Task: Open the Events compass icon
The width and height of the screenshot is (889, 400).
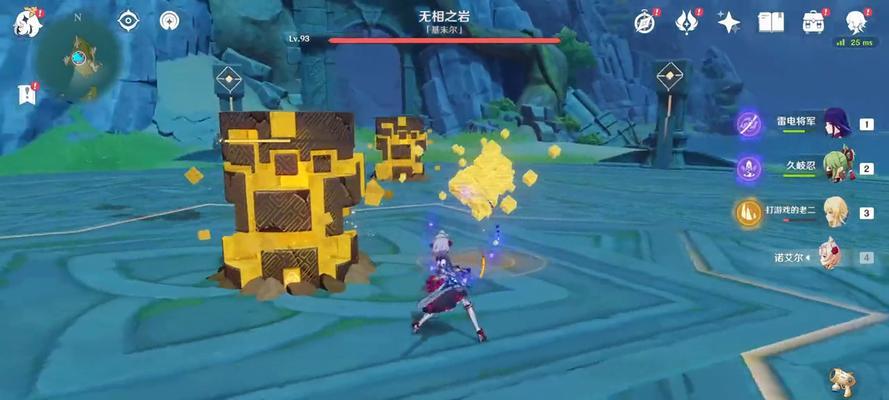Action: (x=645, y=22)
